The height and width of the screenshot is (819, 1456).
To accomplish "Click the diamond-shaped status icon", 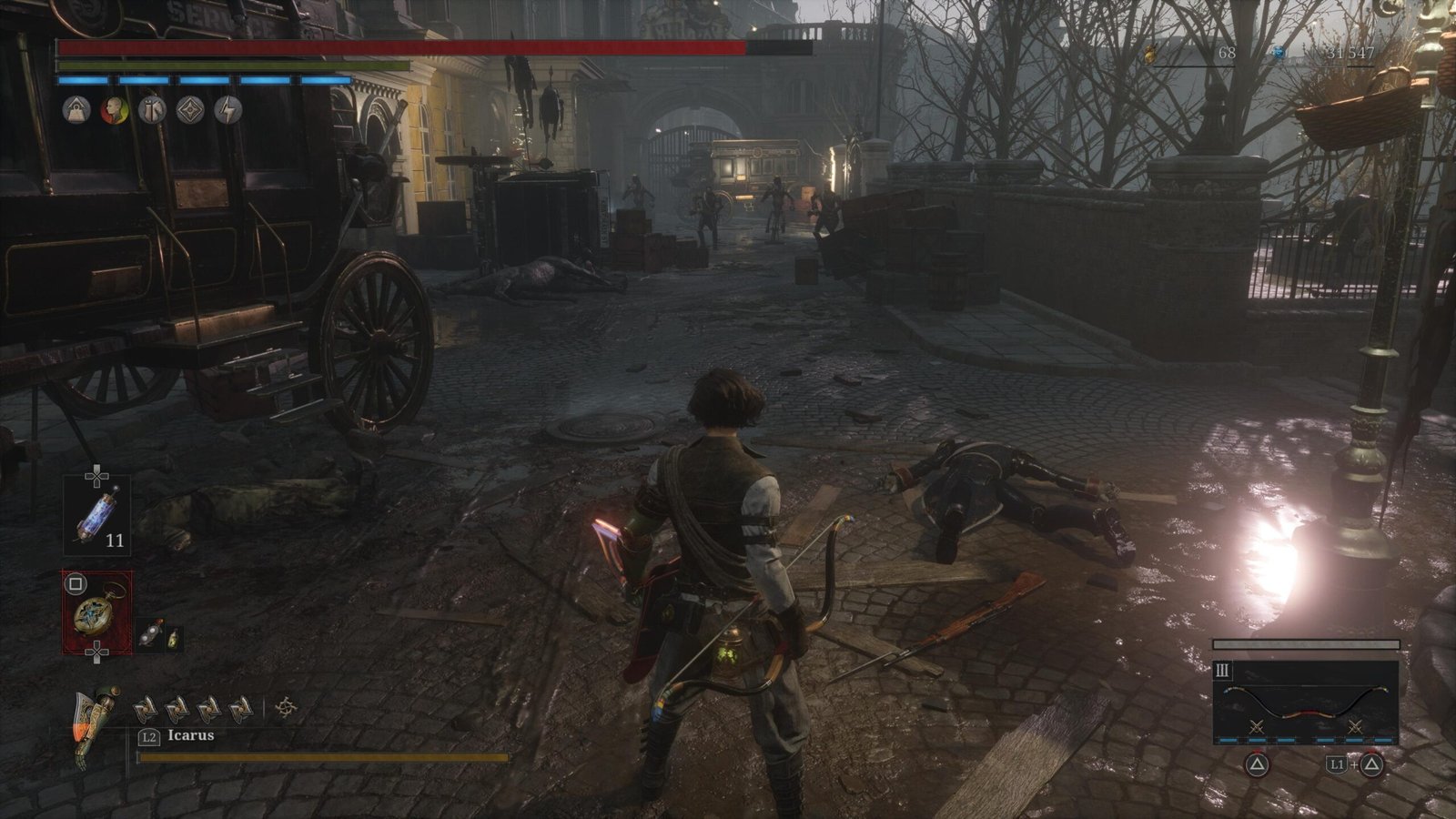I will click(190, 110).
